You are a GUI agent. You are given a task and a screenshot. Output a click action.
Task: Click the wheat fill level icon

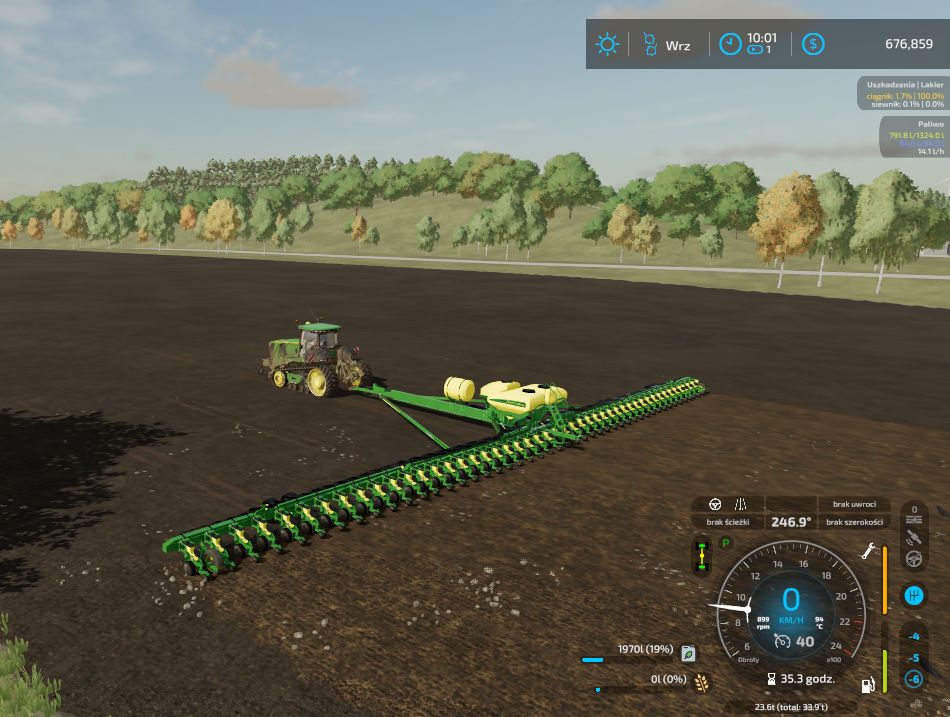click(x=702, y=682)
